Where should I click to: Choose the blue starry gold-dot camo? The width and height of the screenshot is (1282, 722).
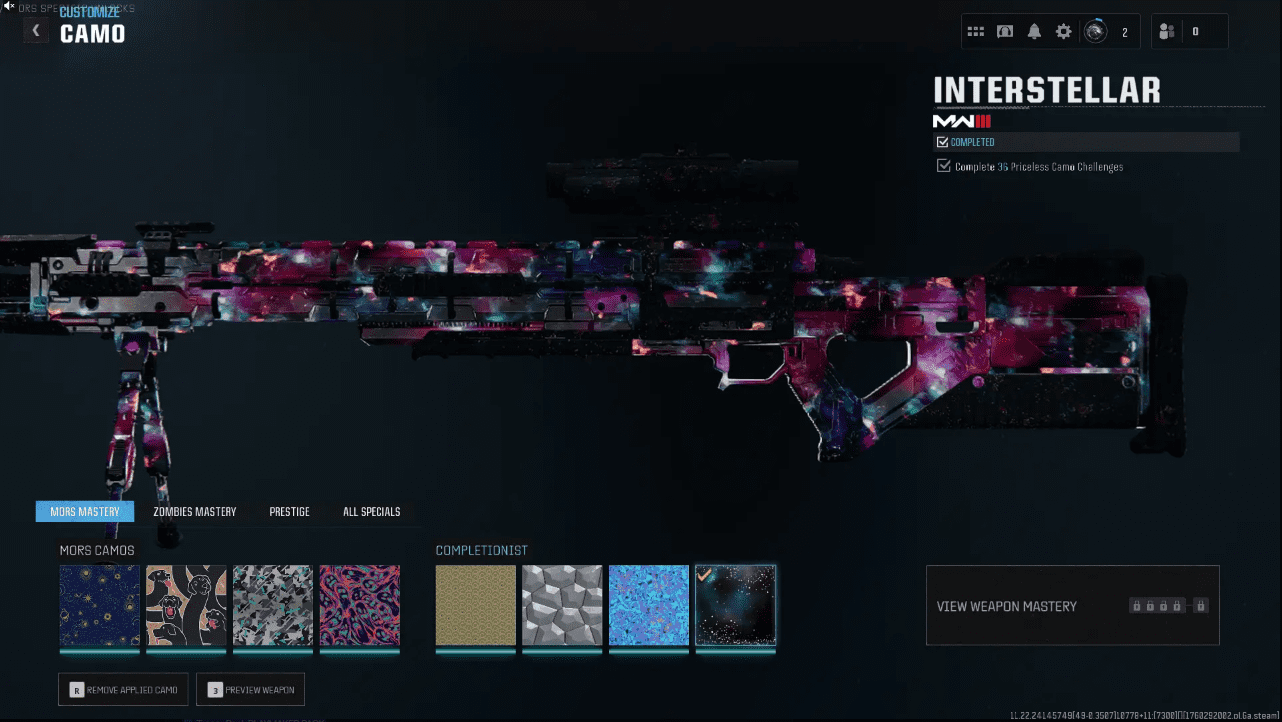coord(99,606)
